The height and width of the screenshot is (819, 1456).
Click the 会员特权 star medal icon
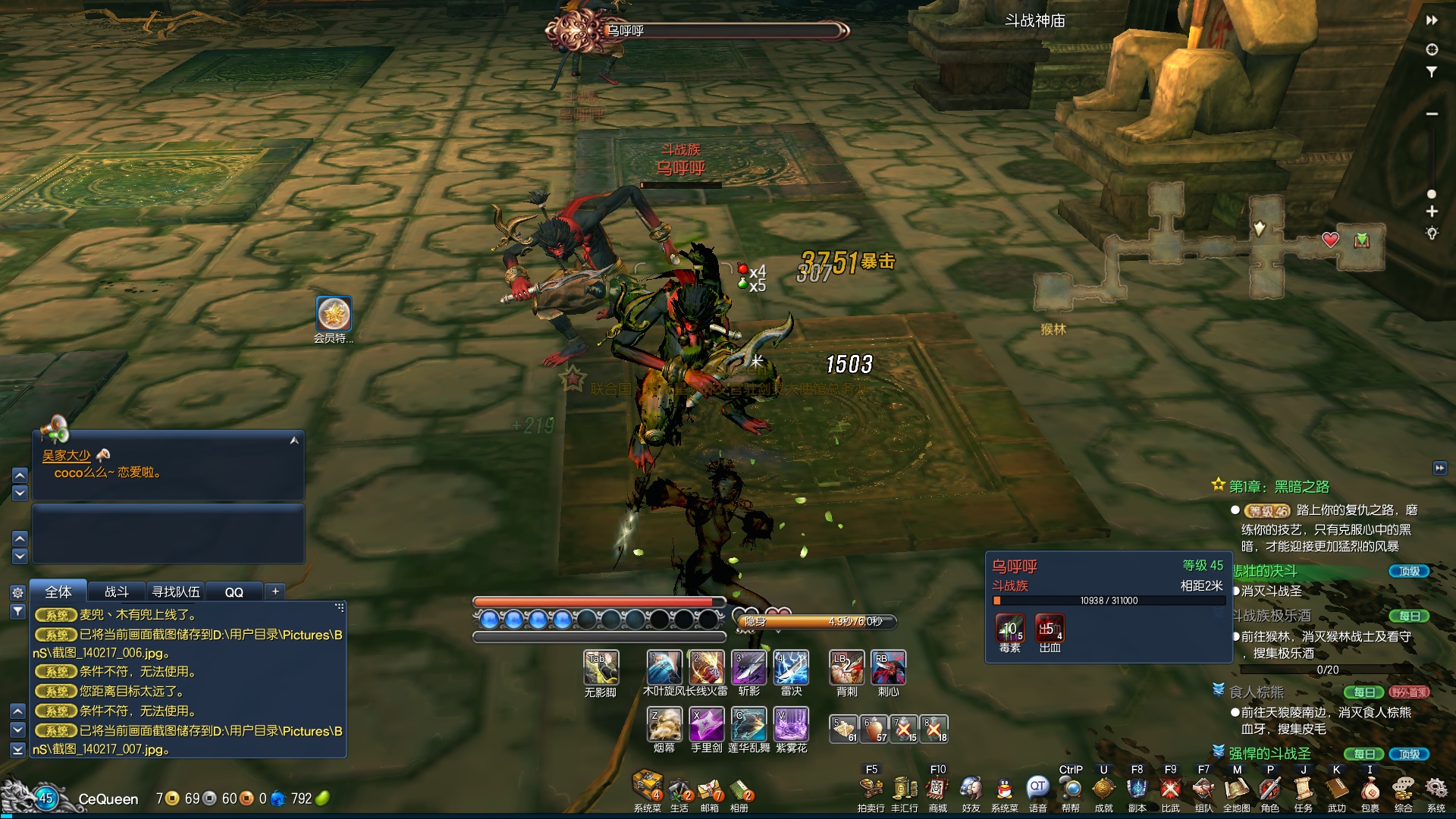click(334, 314)
